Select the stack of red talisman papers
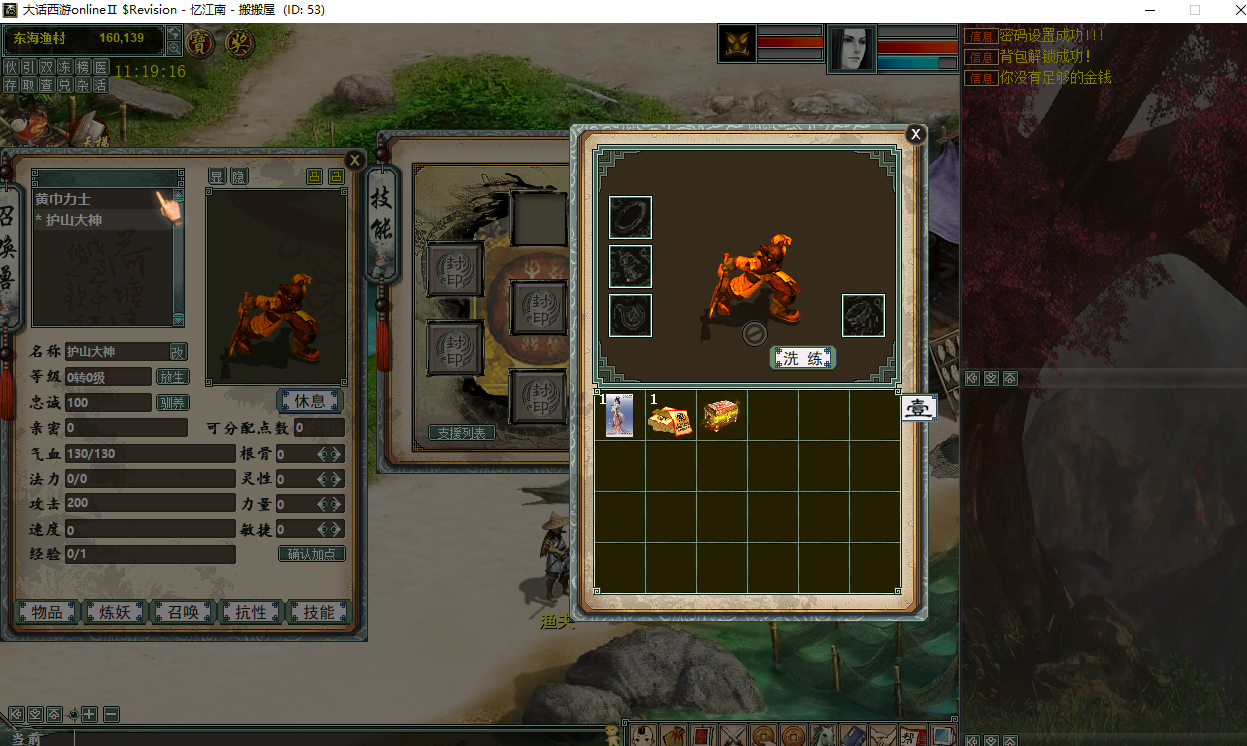 [670, 417]
